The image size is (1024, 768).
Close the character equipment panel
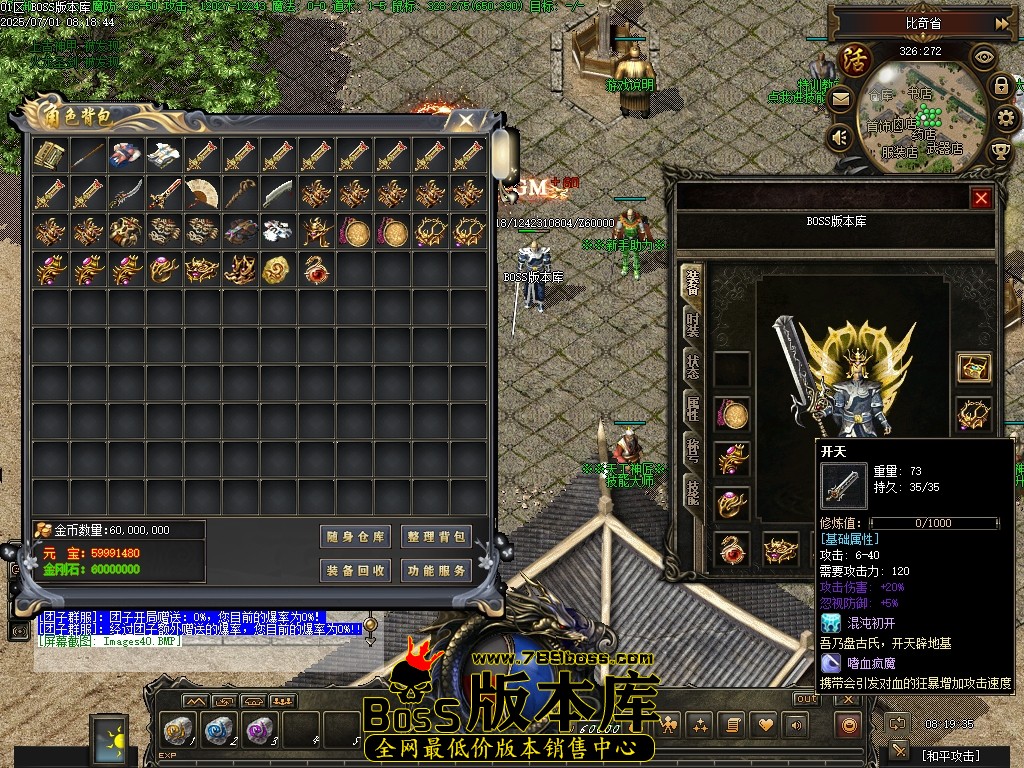pos(981,198)
